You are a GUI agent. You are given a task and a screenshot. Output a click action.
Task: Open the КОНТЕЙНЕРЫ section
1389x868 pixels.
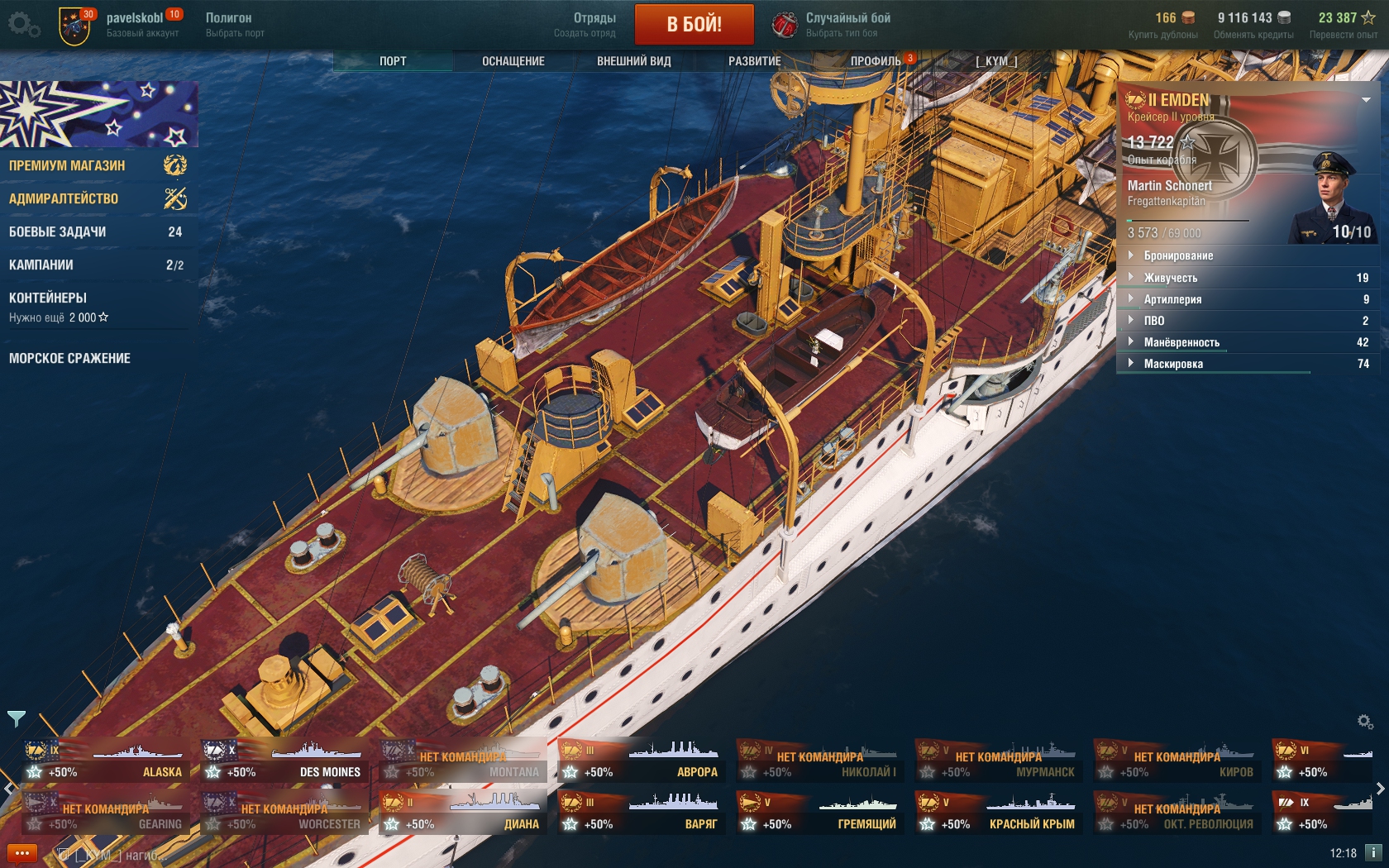pyautogui.click(x=48, y=298)
